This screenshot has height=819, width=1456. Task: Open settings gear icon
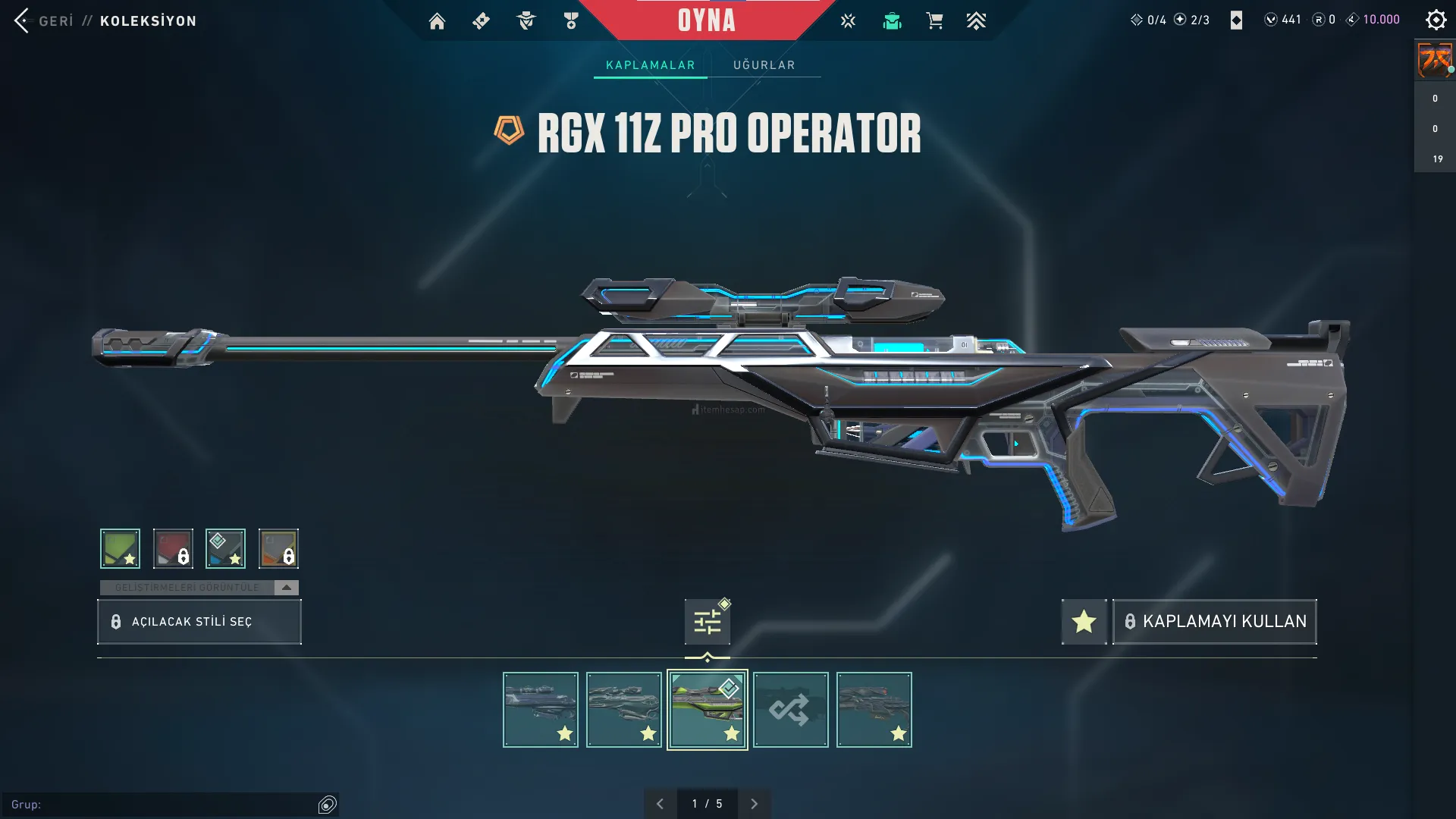(x=1436, y=20)
